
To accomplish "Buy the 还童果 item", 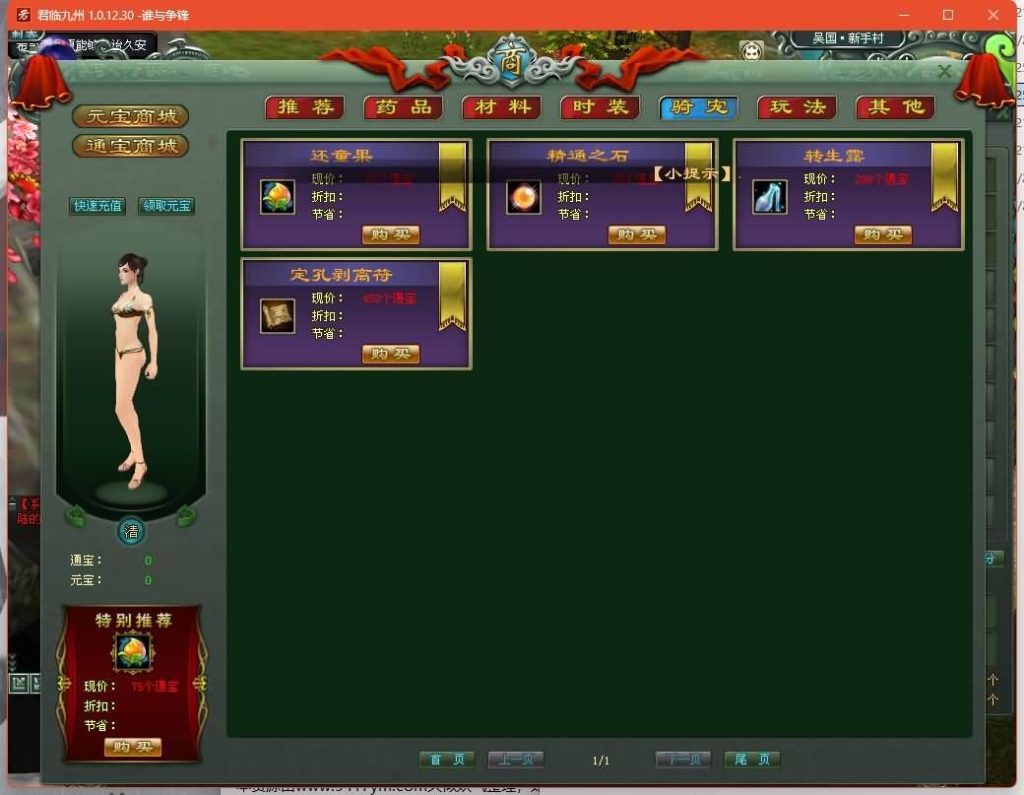I will (390, 235).
